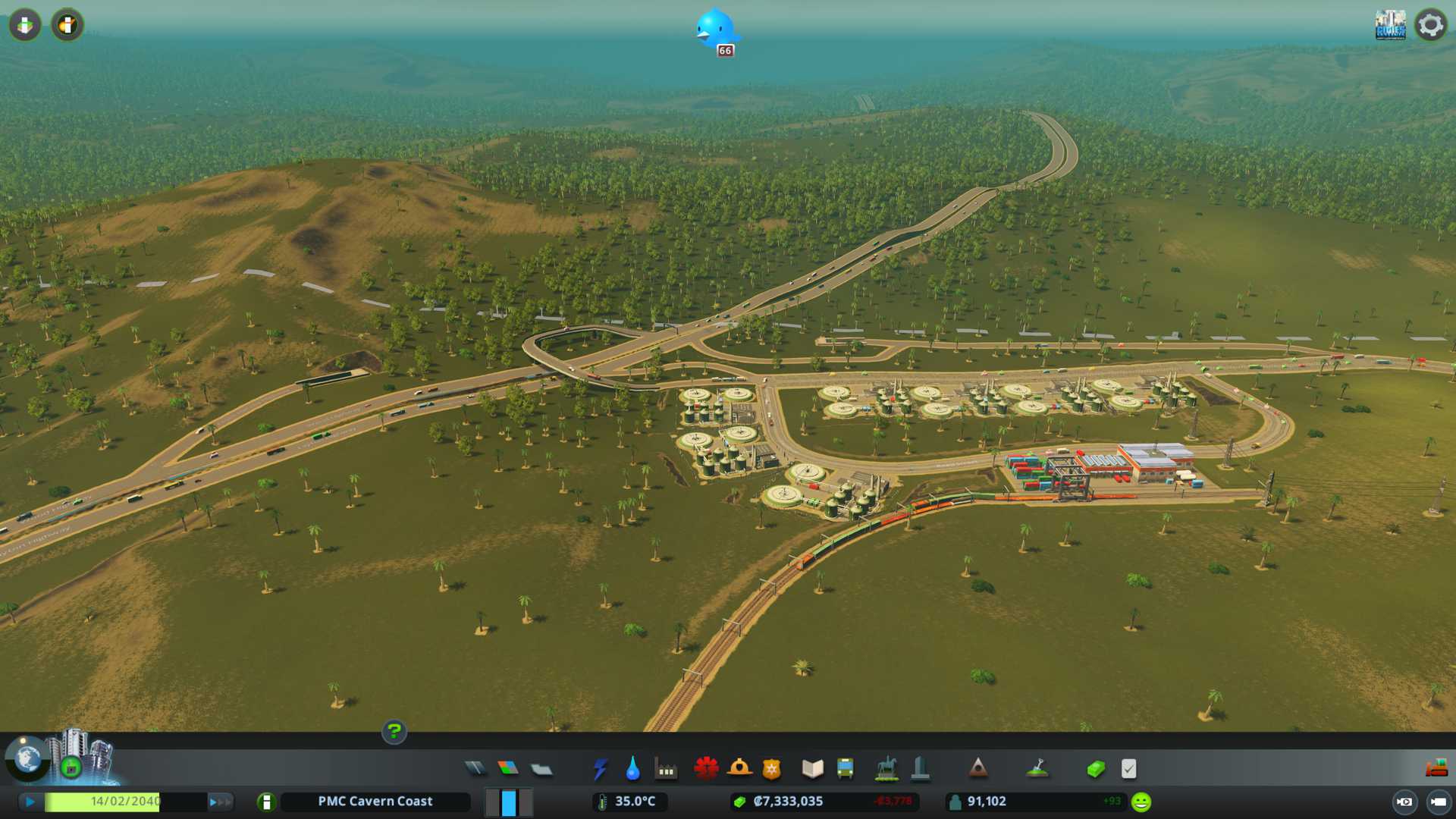Screen dimensions: 1456x819
Task: Open the Public Transport bus menu
Action: tap(846, 769)
